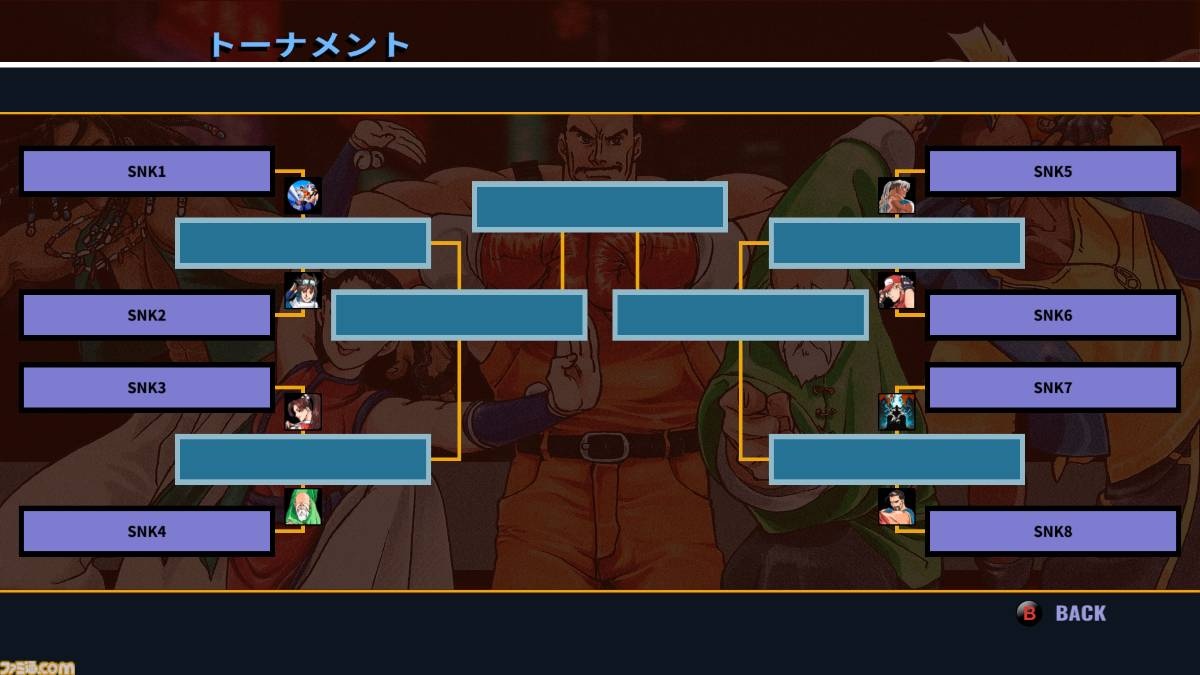Click SNK7's dark blue character portrait

[896, 412]
